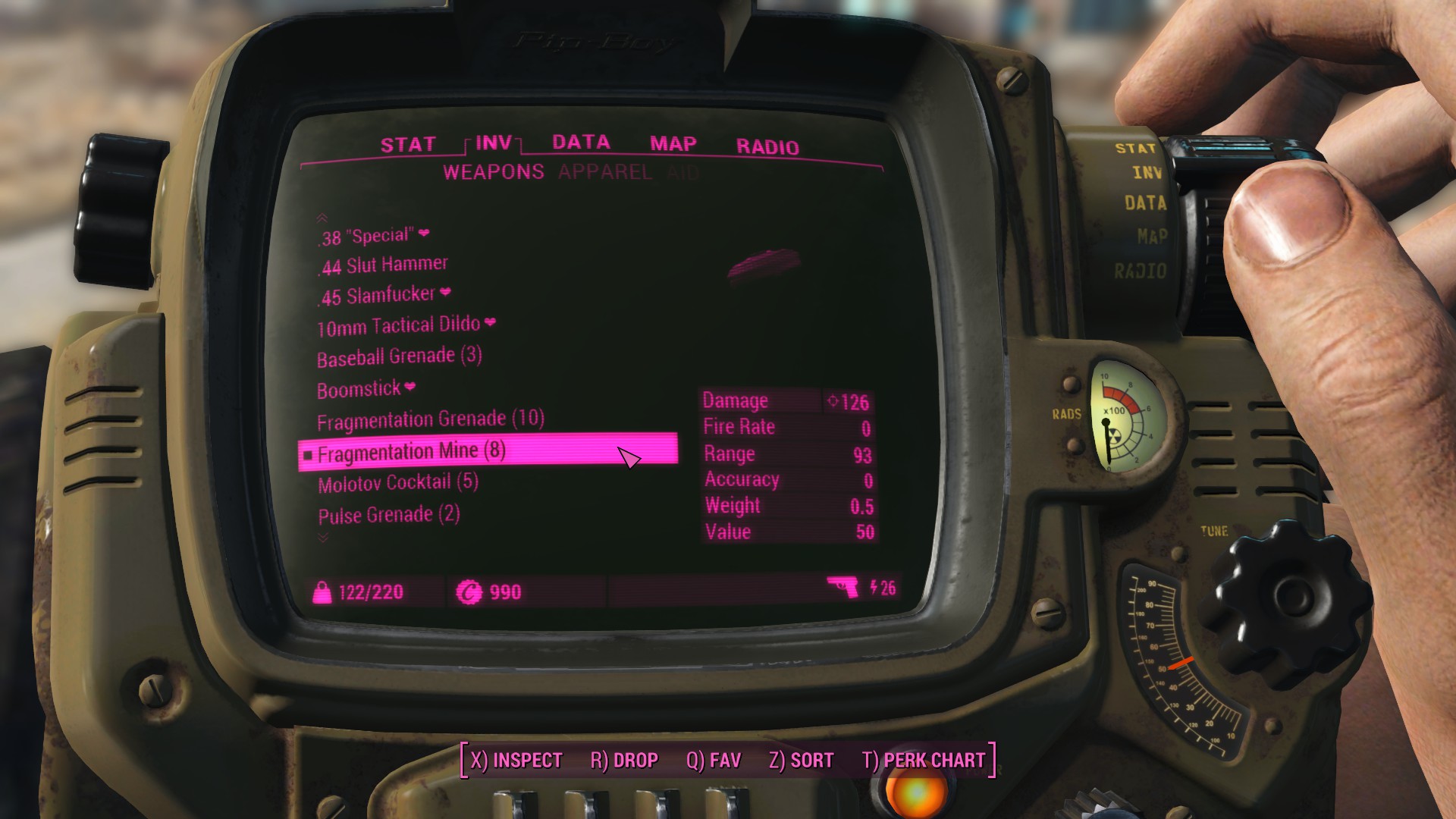
Task: Select the INV tab
Action: pos(494,143)
